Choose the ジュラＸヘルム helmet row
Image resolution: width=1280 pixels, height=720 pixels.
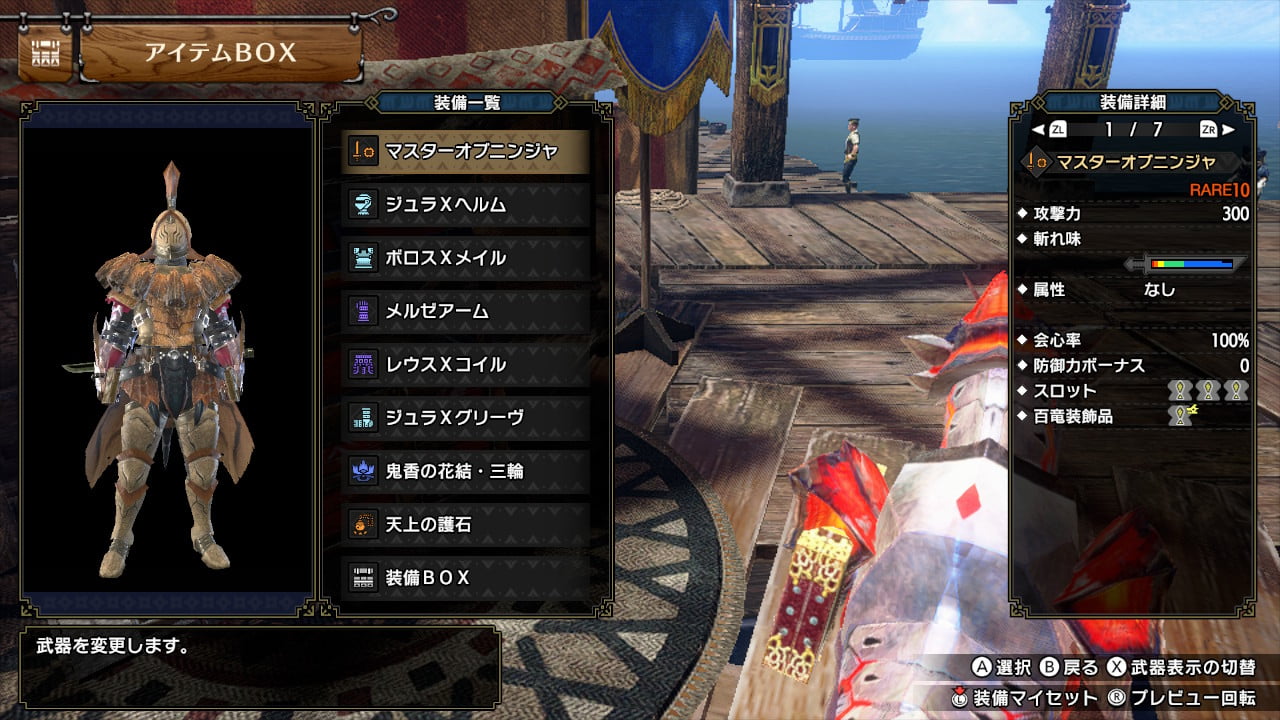coord(466,205)
